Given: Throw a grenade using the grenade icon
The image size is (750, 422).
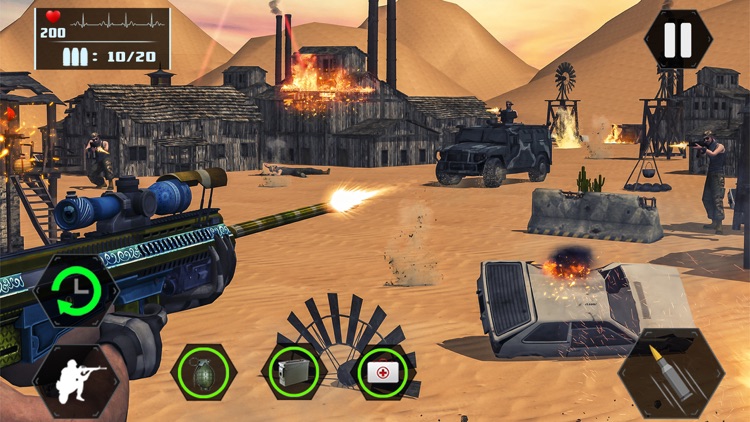Looking at the screenshot, I should [204, 371].
